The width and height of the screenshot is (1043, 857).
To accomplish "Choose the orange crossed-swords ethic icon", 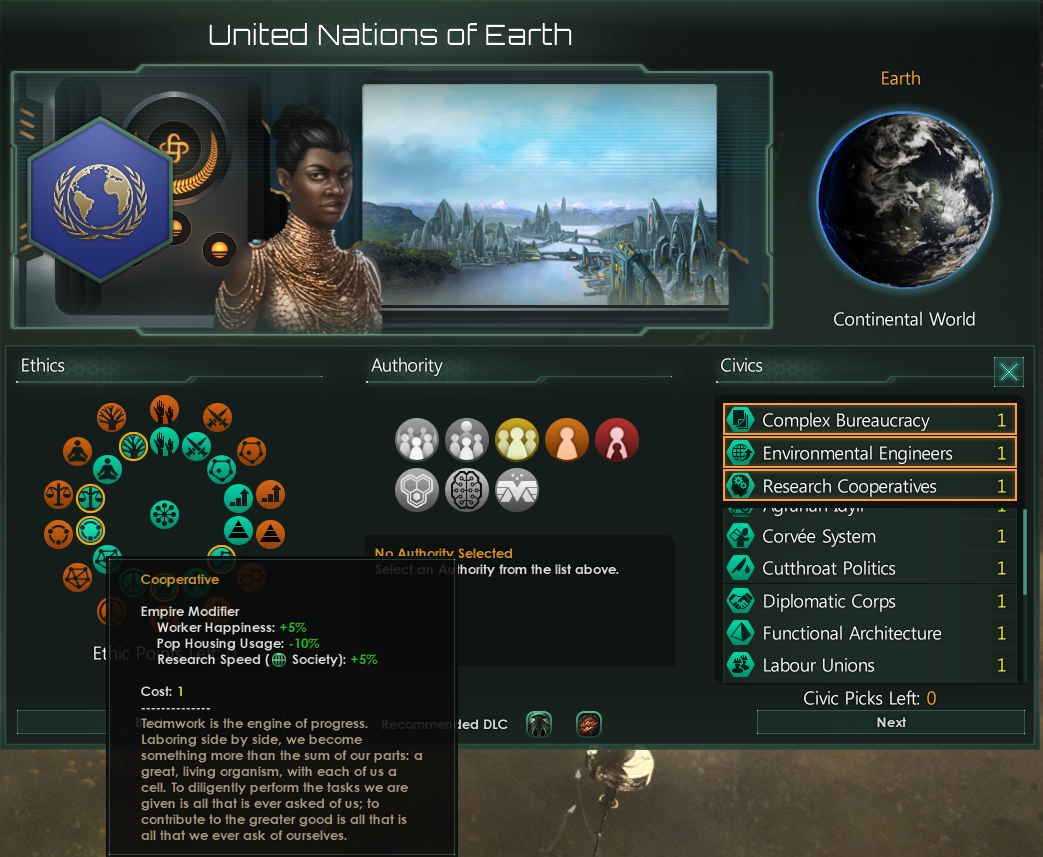I will [218, 417].
